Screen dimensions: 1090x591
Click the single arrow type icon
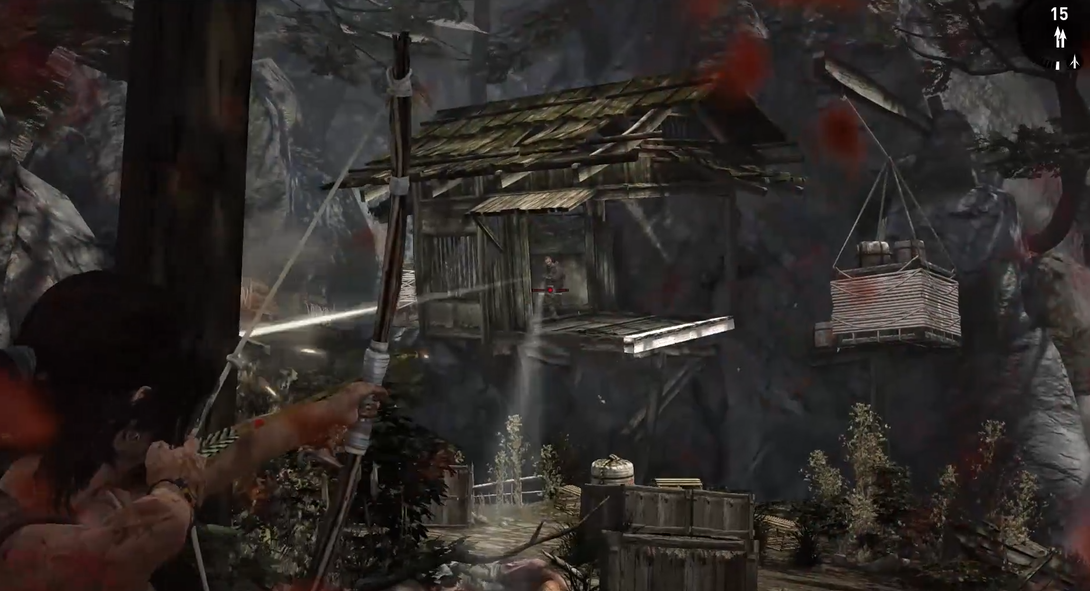[1073, 62]
